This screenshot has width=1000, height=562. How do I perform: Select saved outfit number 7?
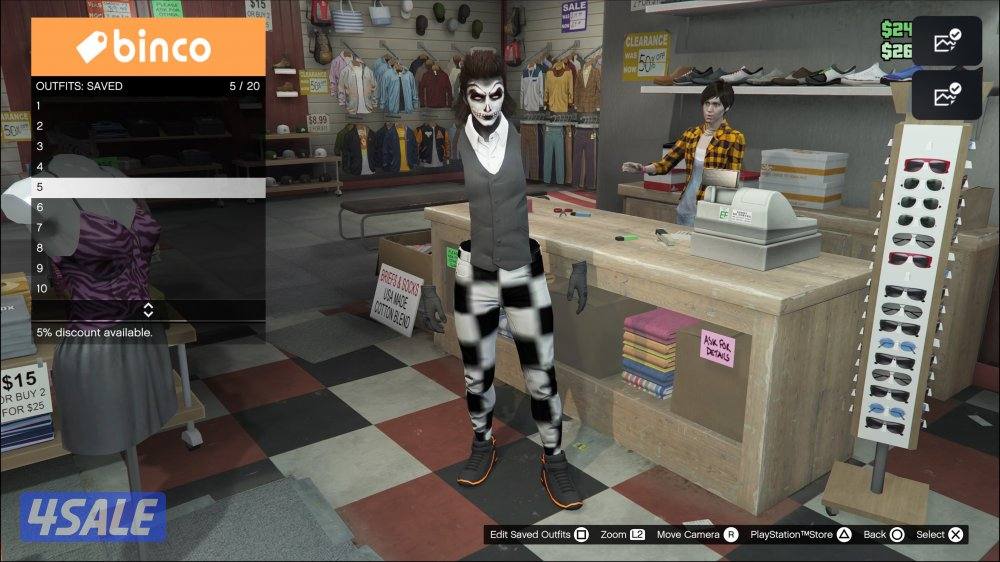tap(148, 228)
